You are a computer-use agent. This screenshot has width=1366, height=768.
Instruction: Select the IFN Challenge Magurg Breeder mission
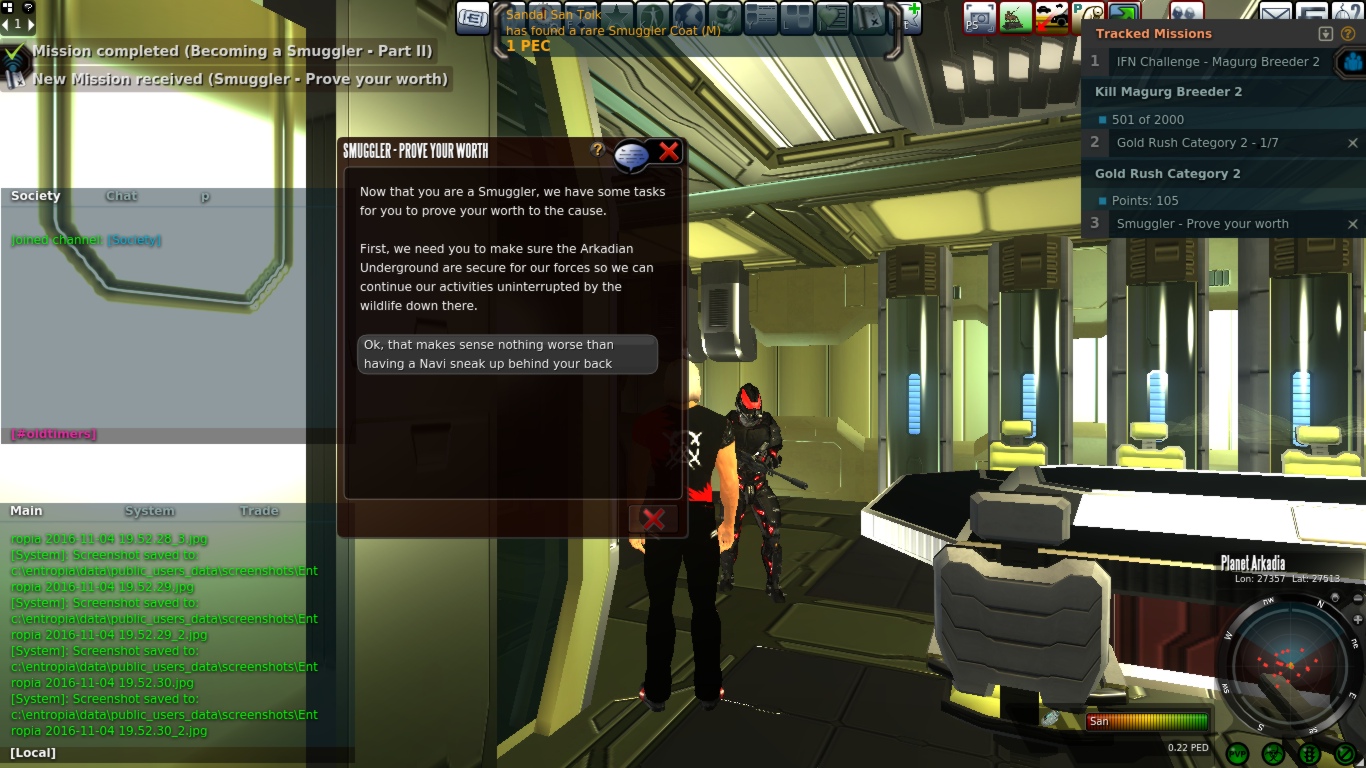tap(1217, 62)
